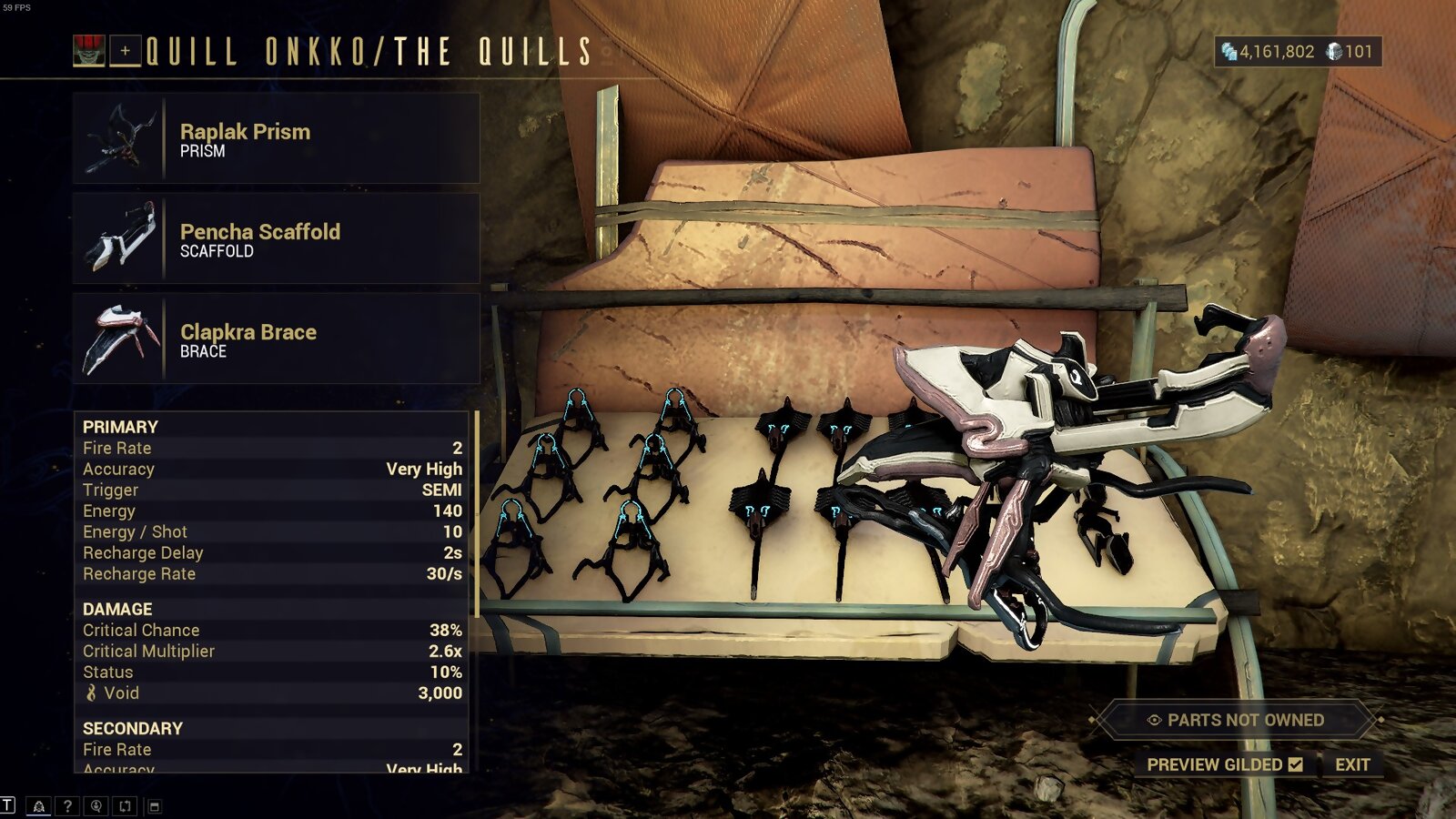Click the chat T icon bottom left
Viewport: 1456px width, 819px height.
pyautogui.click(x=7, y=804)
